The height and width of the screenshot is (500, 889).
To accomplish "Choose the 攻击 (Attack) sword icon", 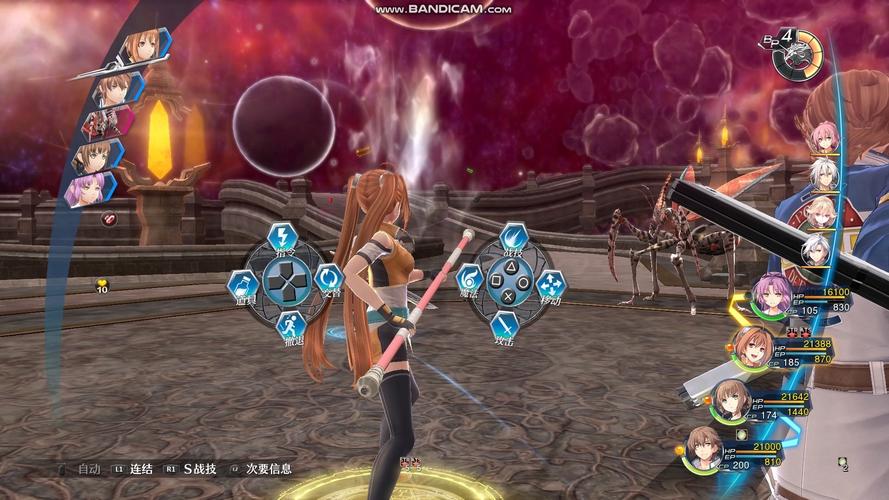I will pyautogui.click(x=506, y=327).
